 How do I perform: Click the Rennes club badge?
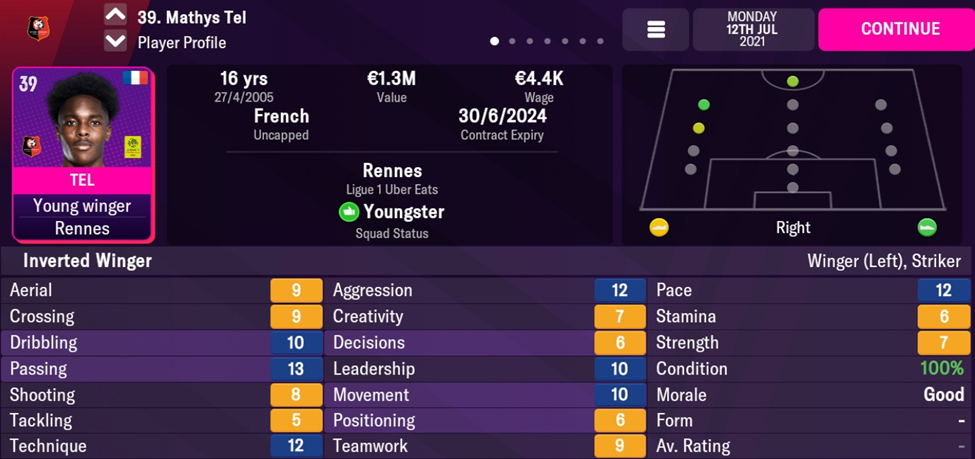click(x=39, y=28)
